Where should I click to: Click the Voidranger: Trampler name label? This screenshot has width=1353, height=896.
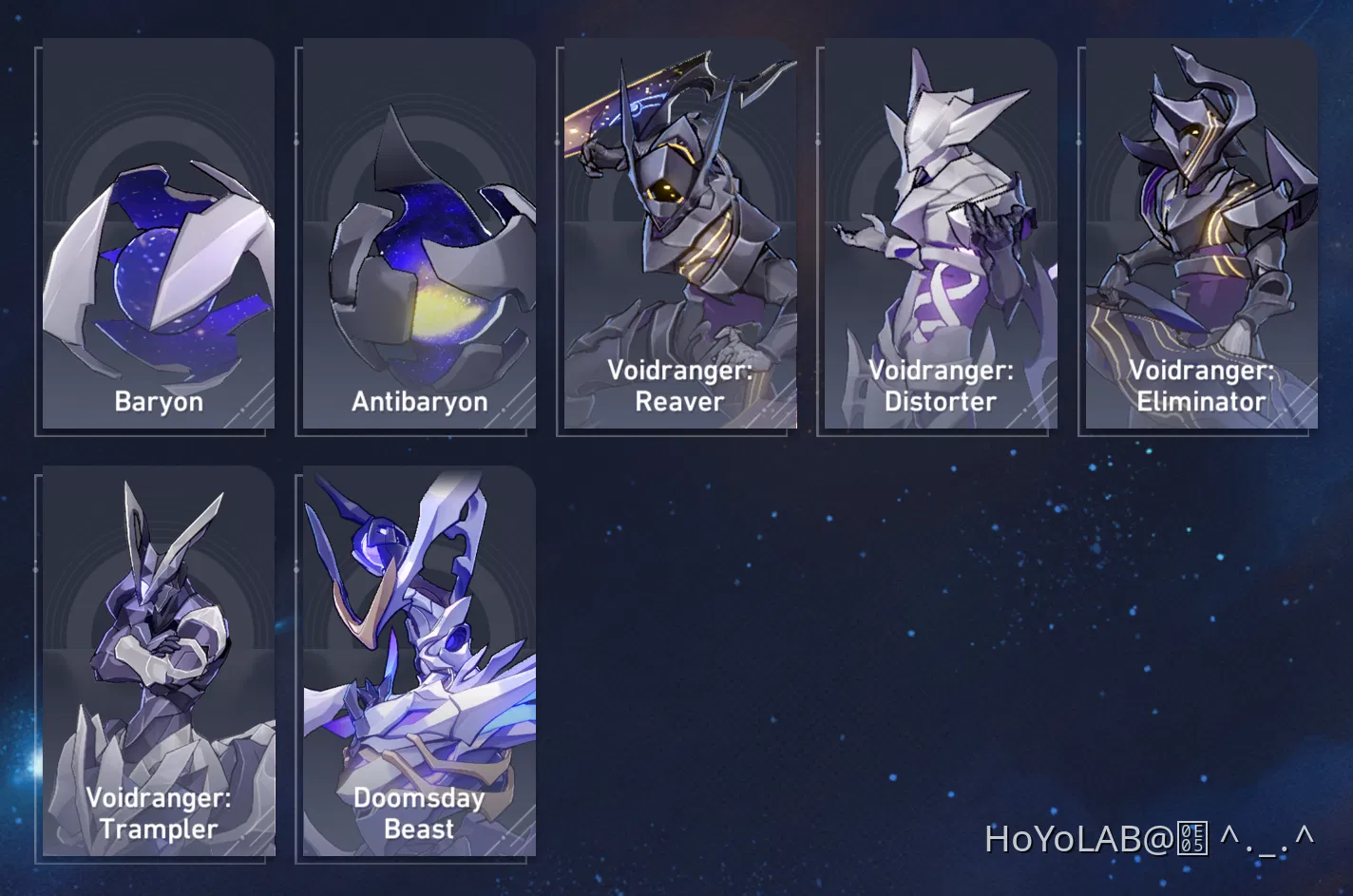point(158,813)
